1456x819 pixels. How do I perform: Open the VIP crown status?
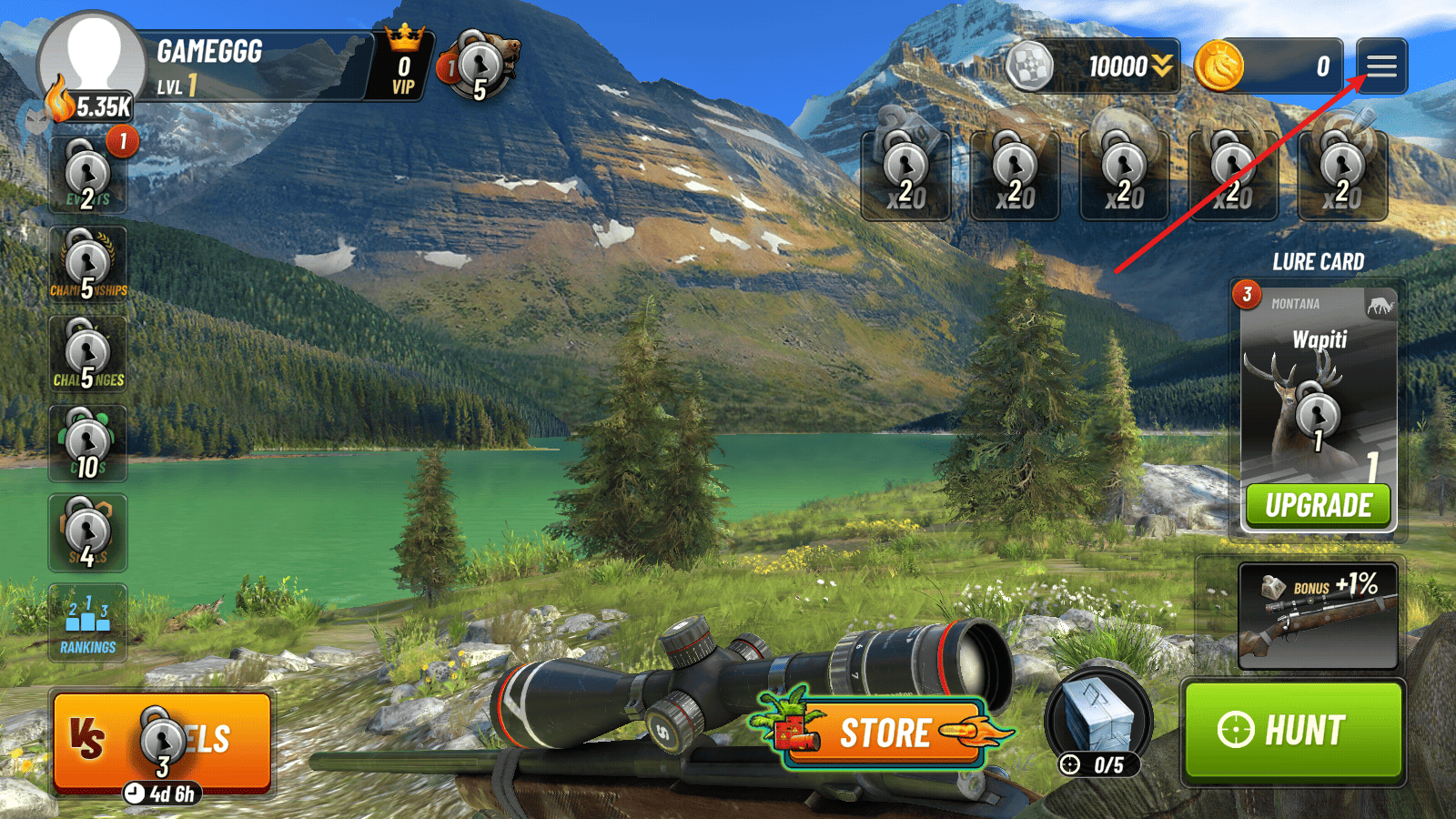(x=403, y=64)
